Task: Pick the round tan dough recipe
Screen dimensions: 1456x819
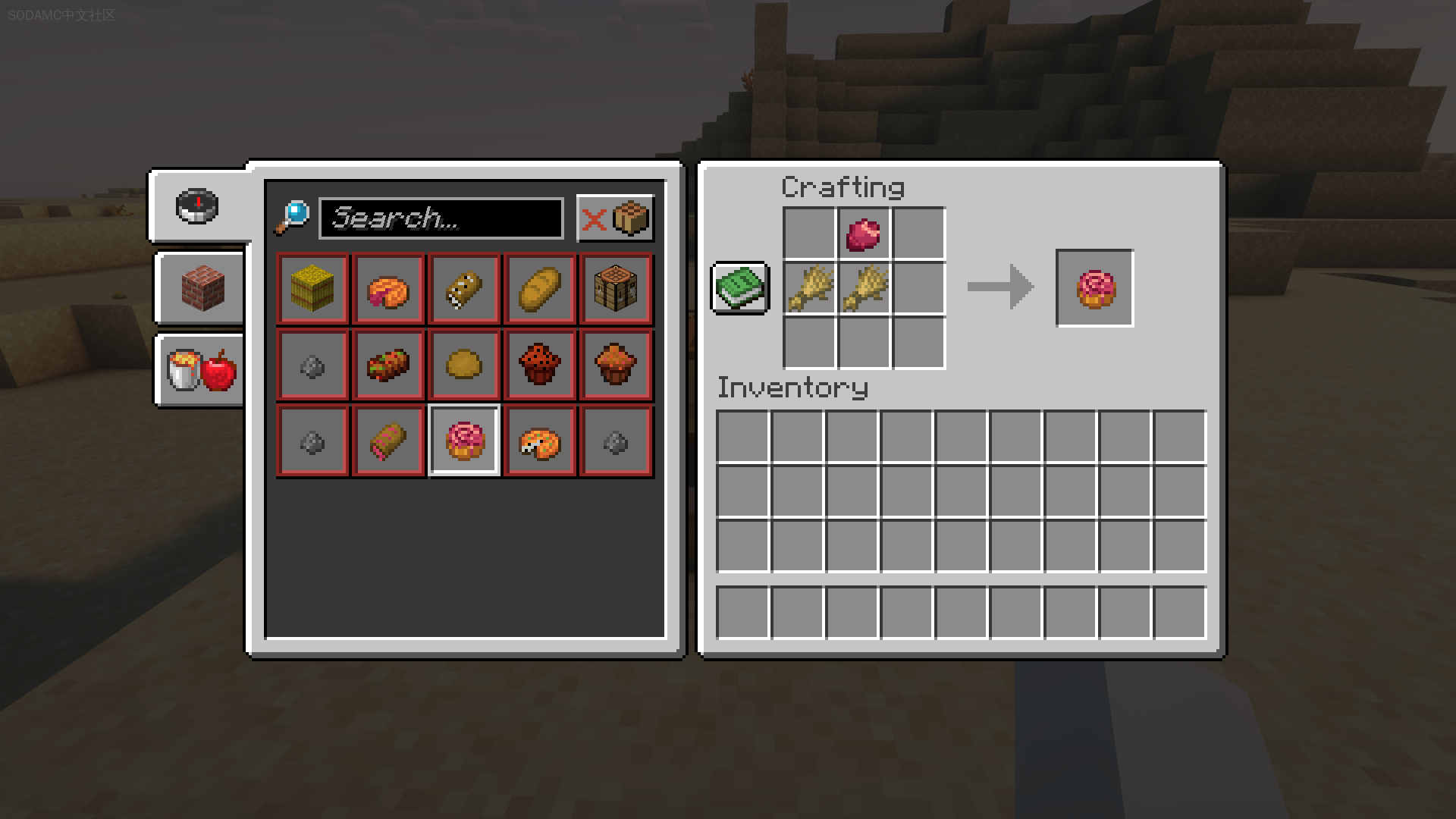Action: click(x=464, y=365)
